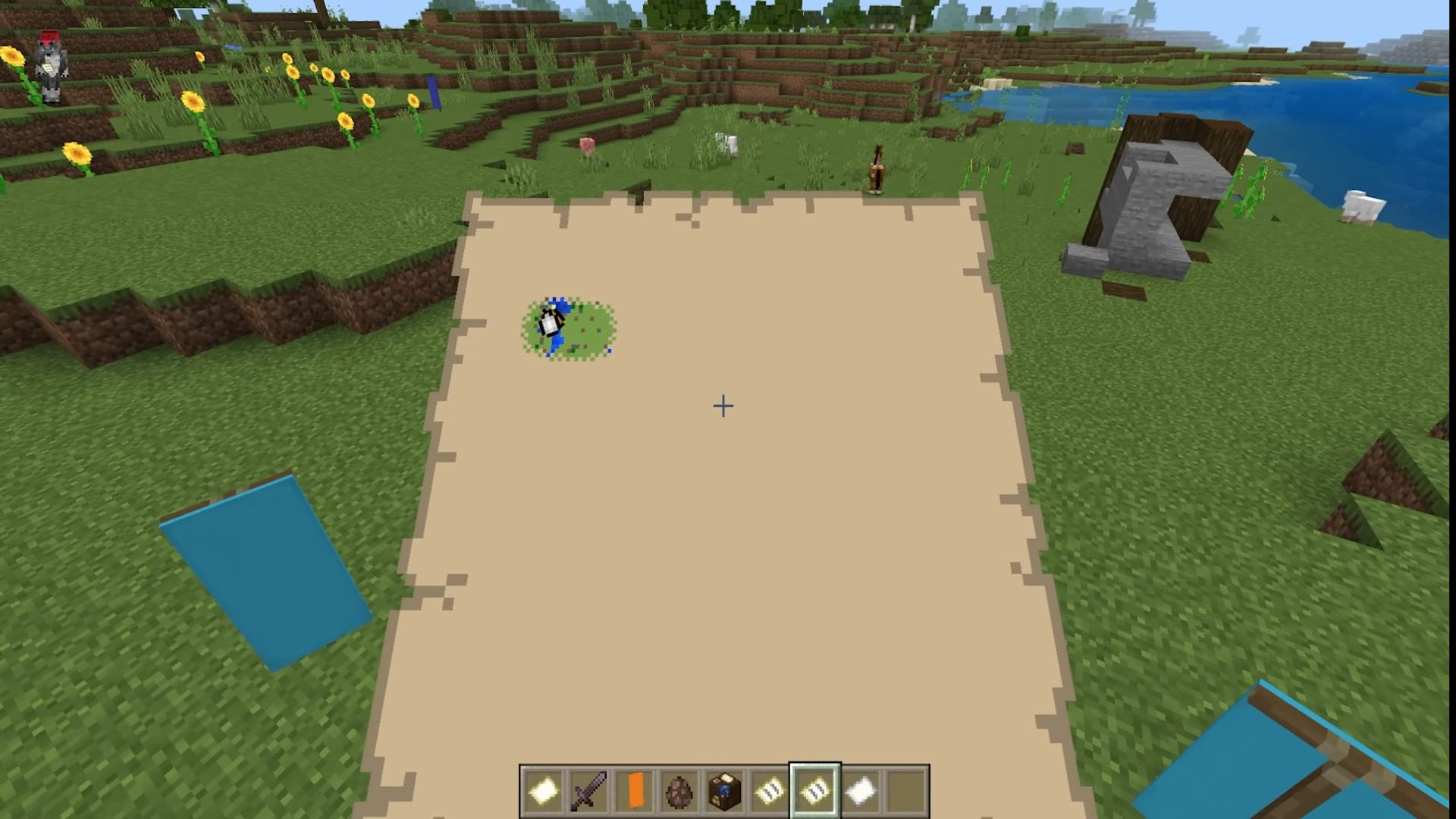Click the blue cross marker in the map center
This screenshot has width=1456, height=819.
(722, 407)
